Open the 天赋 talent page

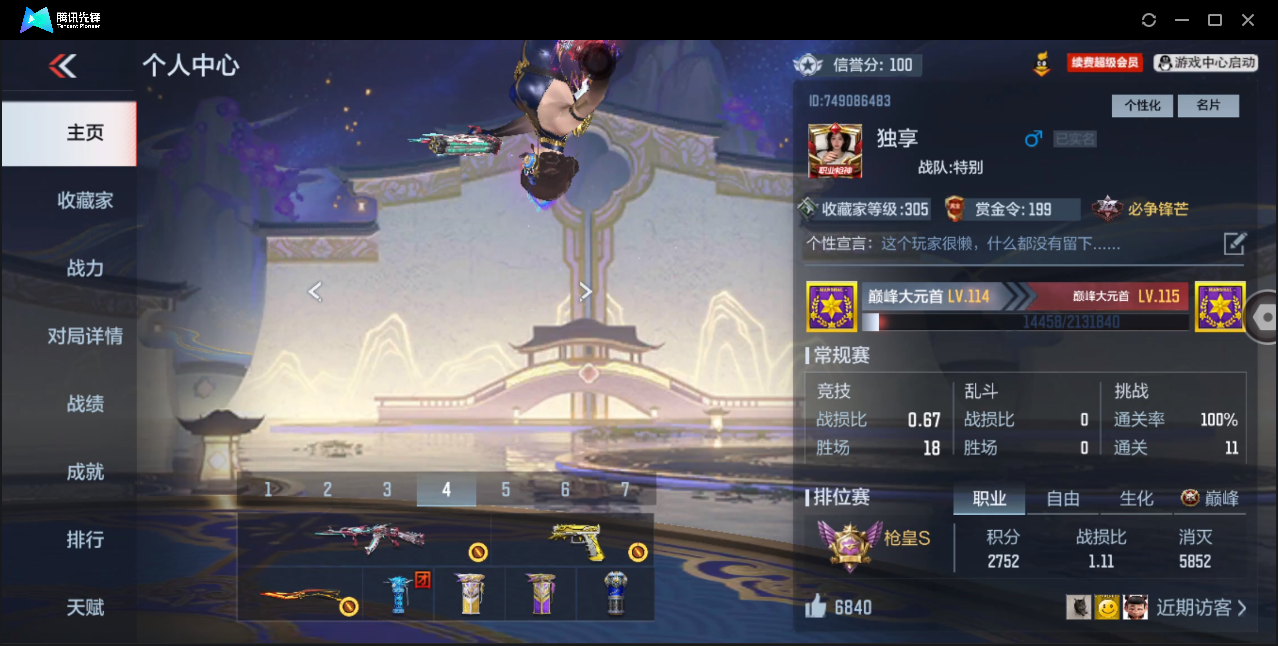[x=85, y=607]
